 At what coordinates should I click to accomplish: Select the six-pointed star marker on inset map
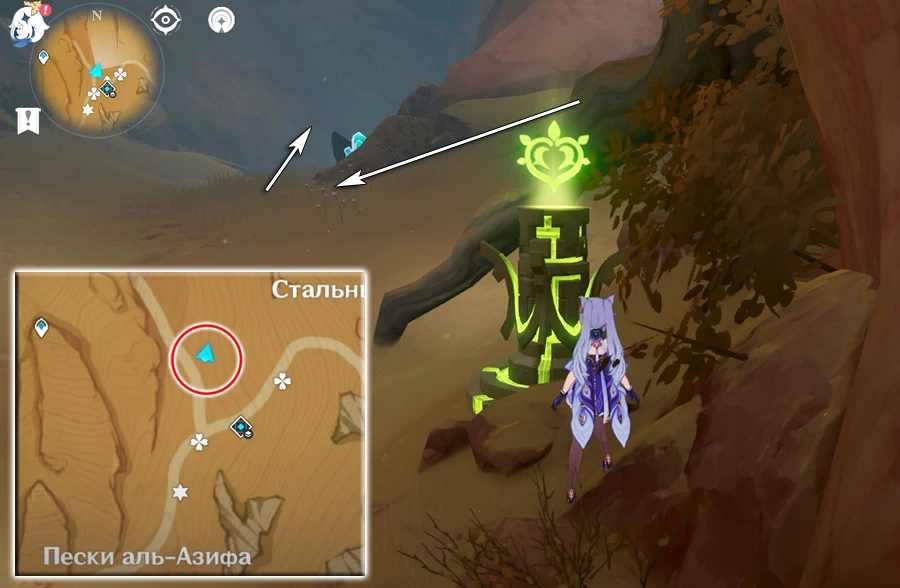181,492
